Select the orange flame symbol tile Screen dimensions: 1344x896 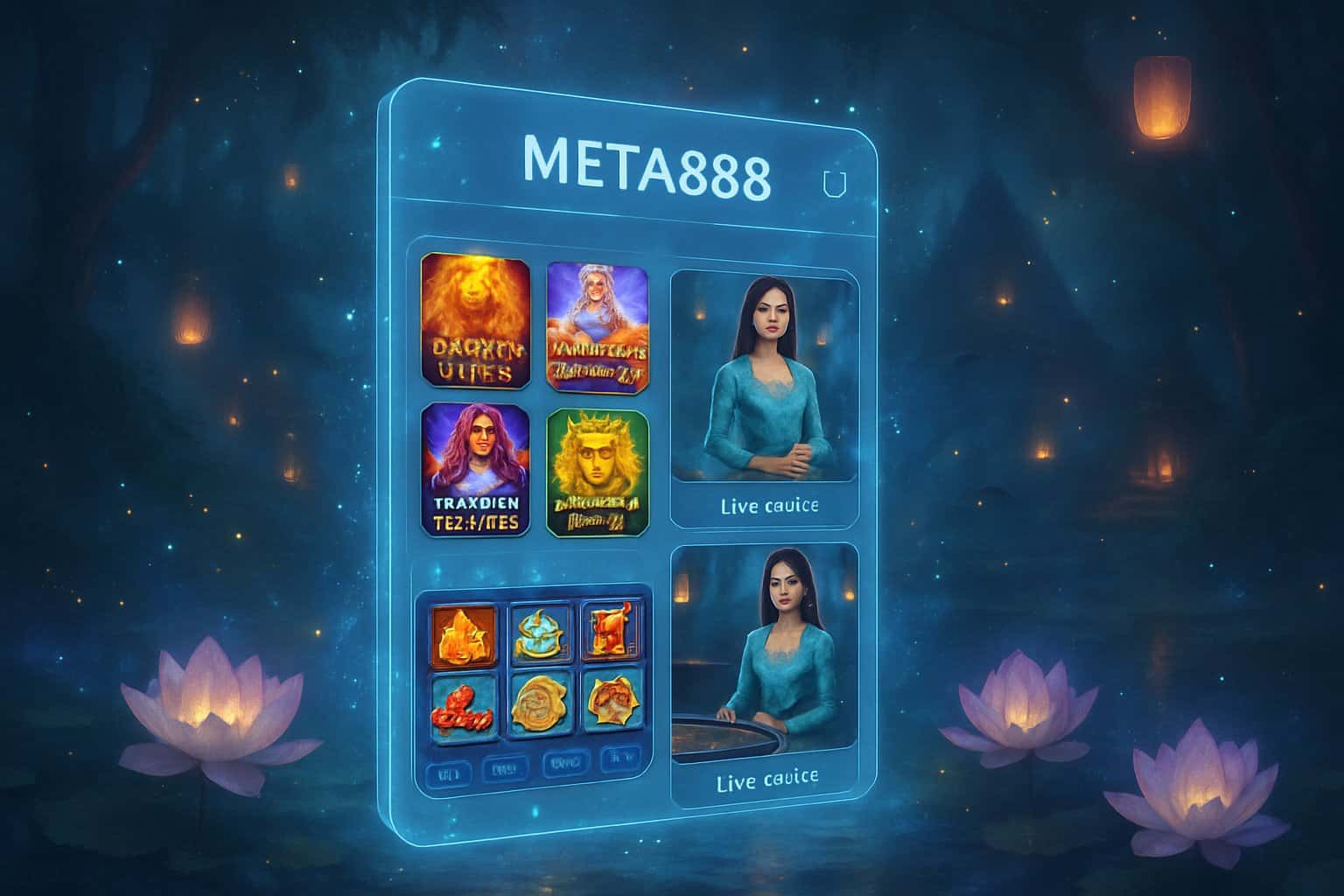(463, 633)
